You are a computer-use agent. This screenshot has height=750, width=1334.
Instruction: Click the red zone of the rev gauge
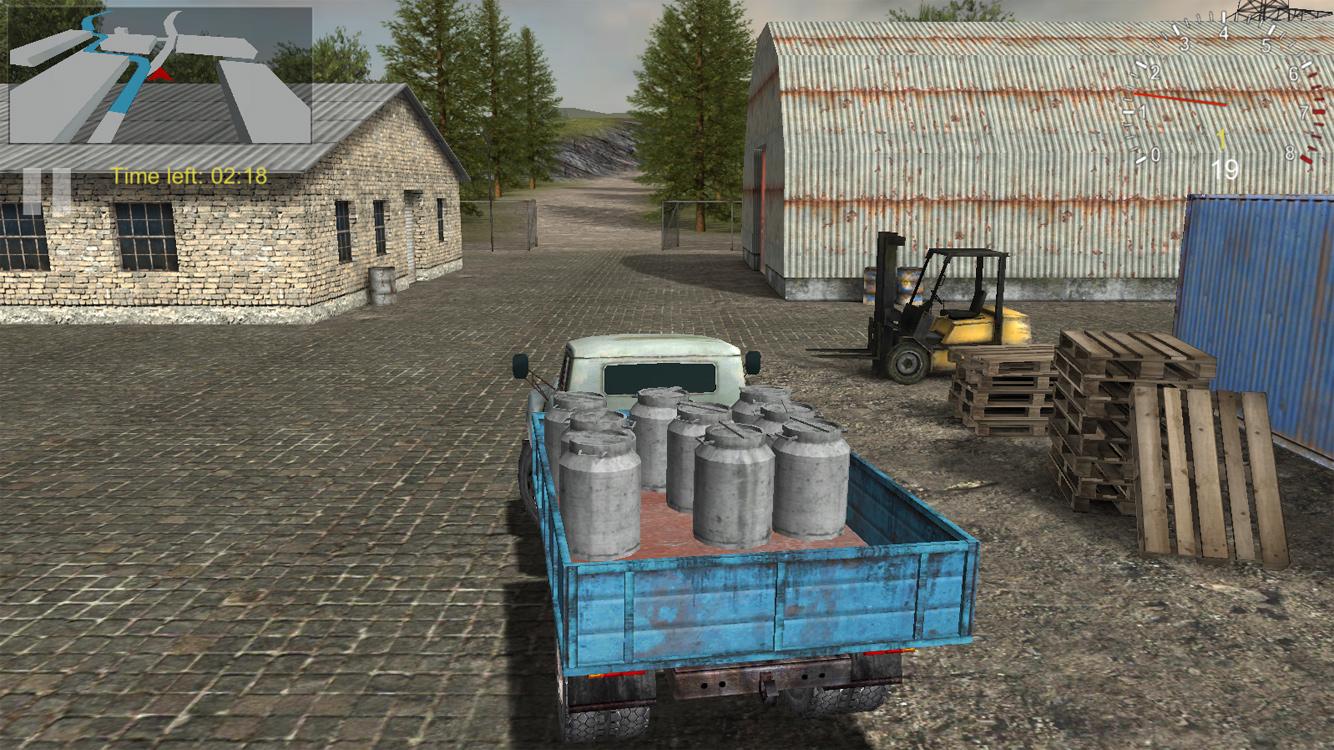point(1316,115)
